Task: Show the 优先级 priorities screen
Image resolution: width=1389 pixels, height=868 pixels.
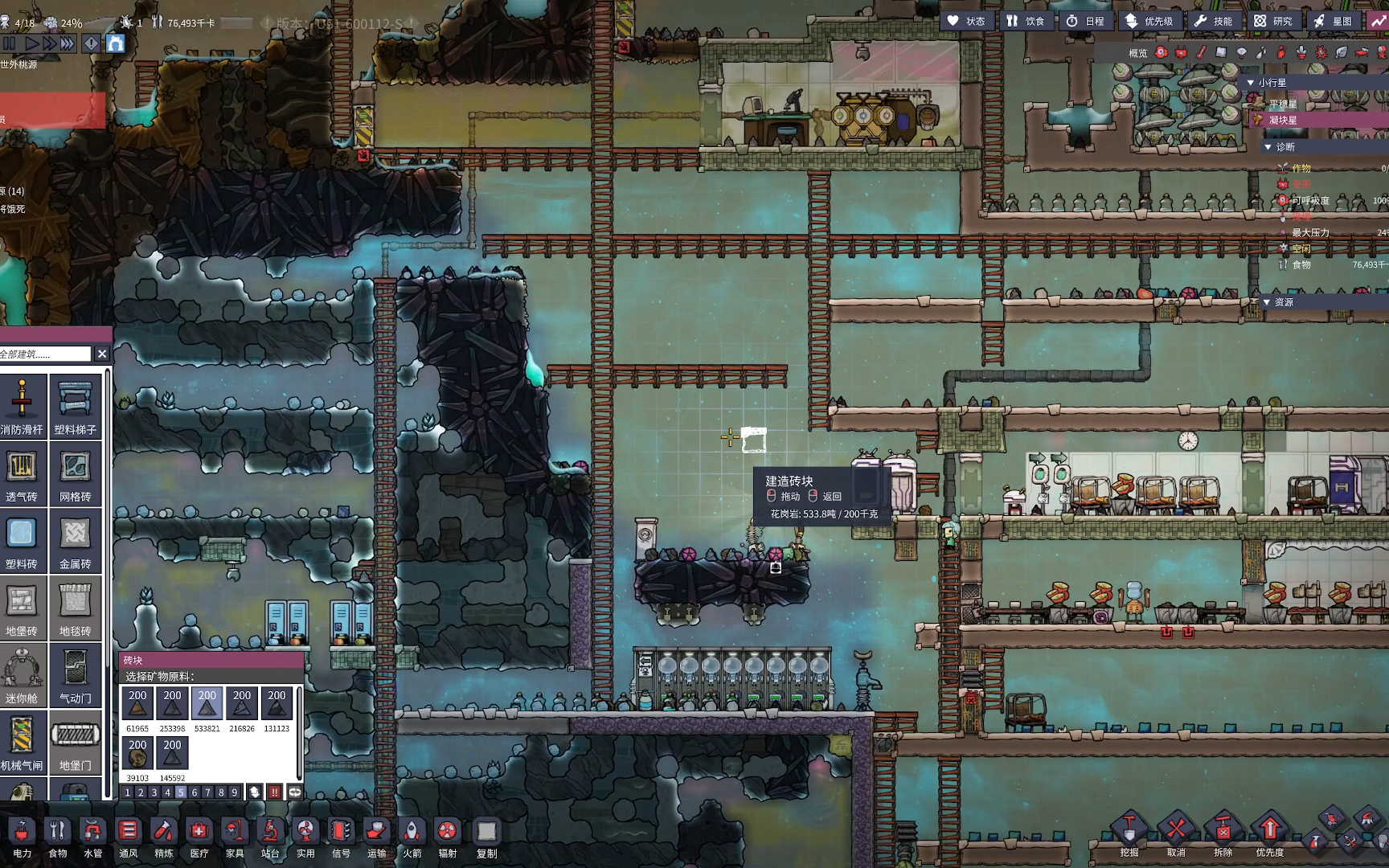Action: pyautogui.click(x=1149, y=21)
